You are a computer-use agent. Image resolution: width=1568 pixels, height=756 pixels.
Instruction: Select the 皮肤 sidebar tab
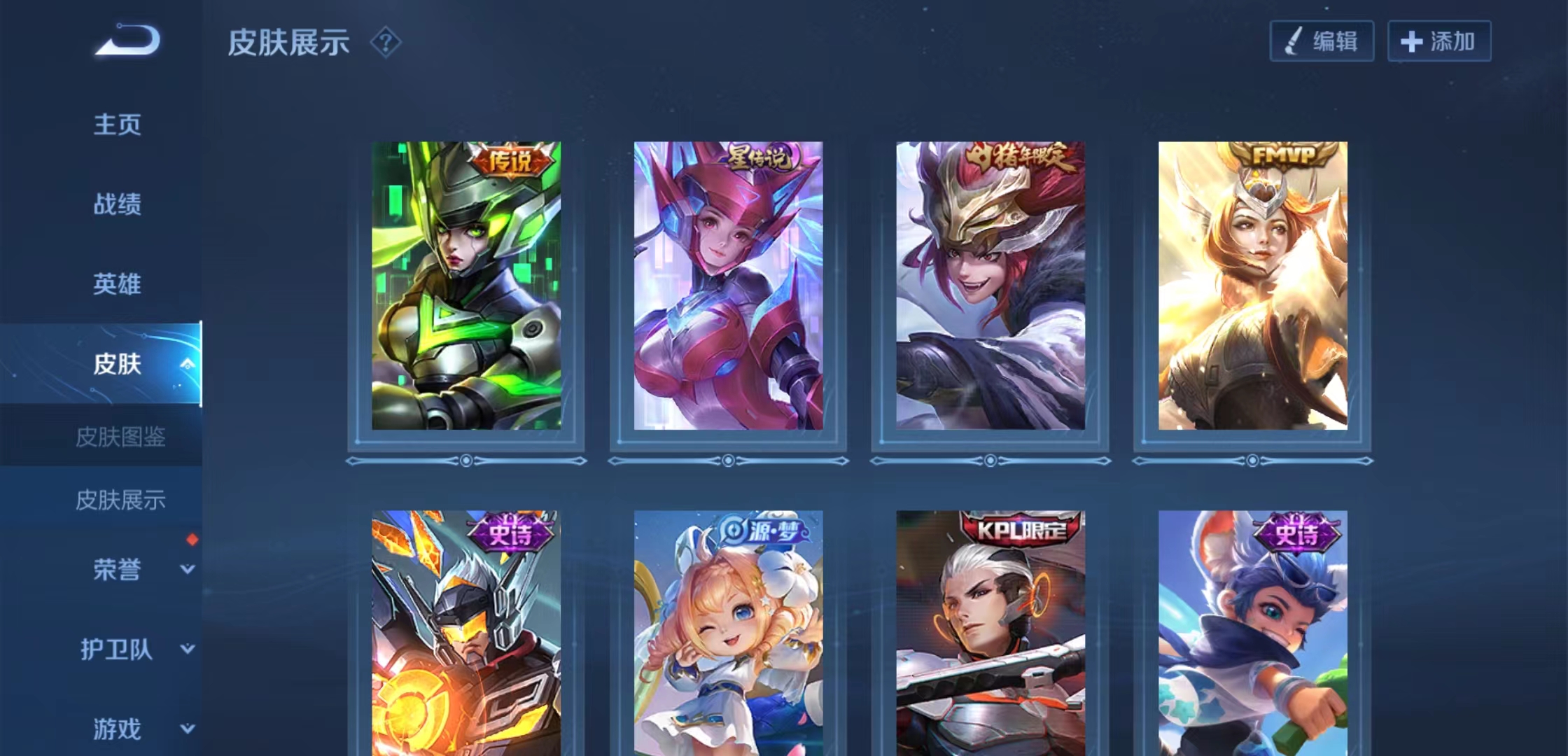point(117,364)
